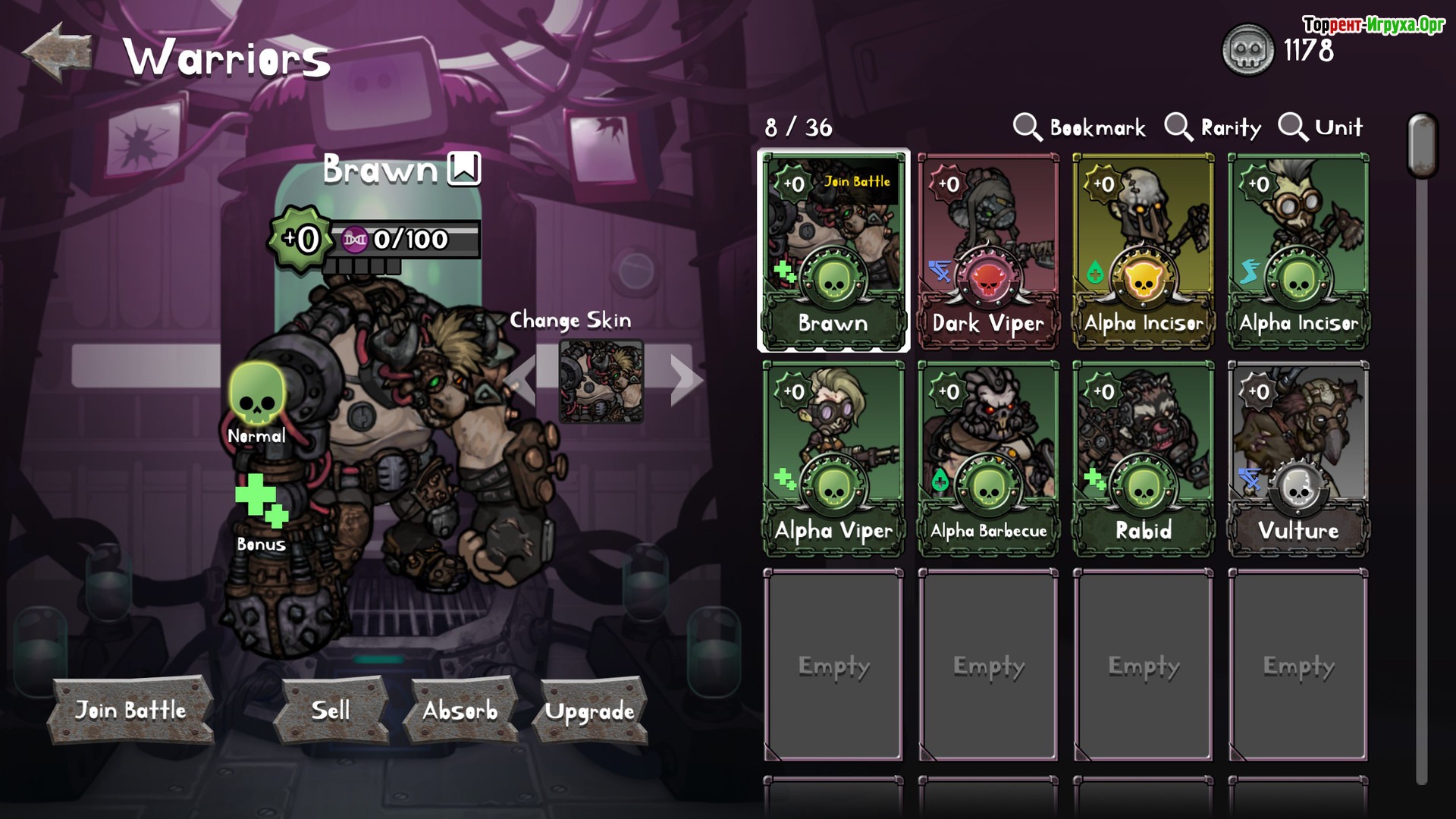
Task: Open the Absorb option
Action: [460, 710]
